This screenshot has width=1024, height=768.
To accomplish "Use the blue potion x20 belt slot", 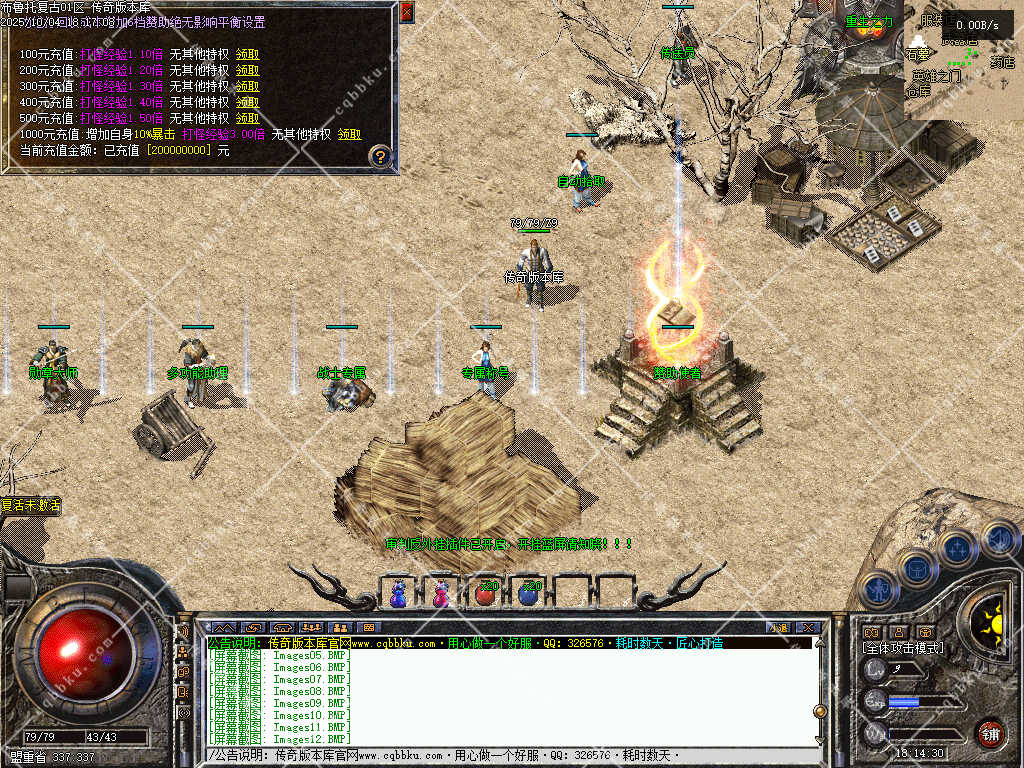I will pyautogui.click(x=530, y=593).
